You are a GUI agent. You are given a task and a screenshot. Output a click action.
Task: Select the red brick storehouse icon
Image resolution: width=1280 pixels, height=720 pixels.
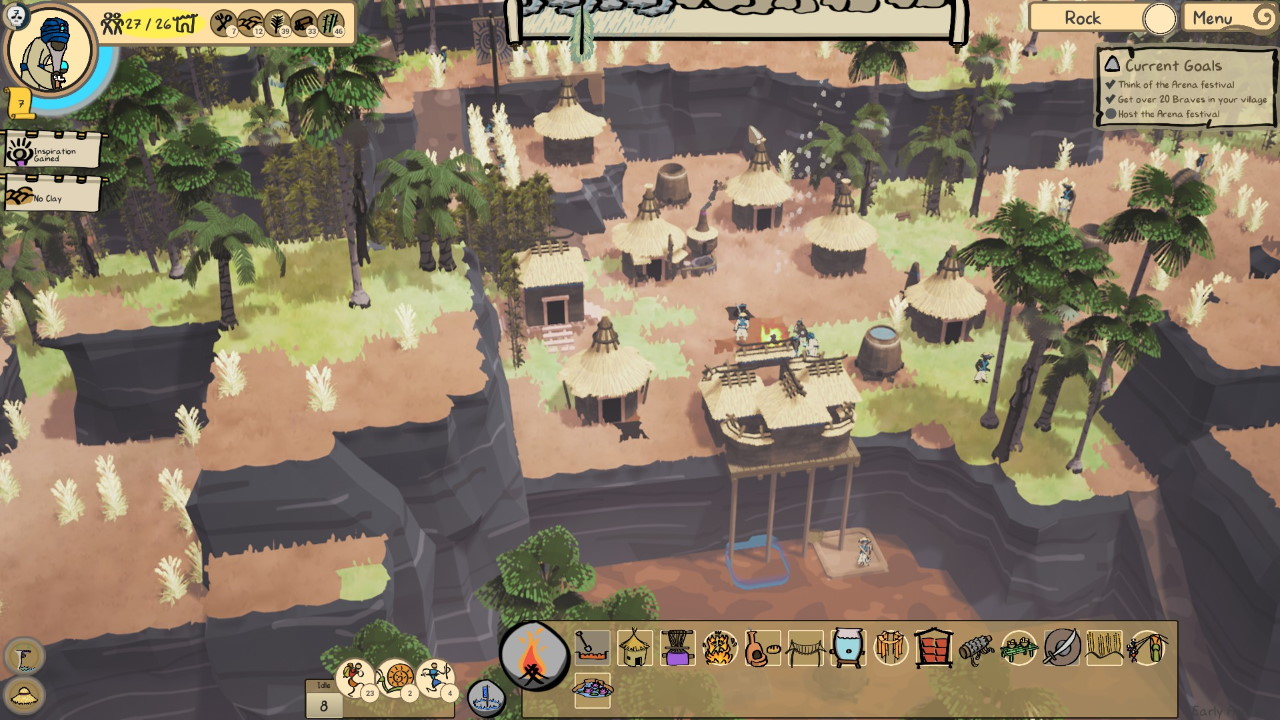[x=933, y=648]
